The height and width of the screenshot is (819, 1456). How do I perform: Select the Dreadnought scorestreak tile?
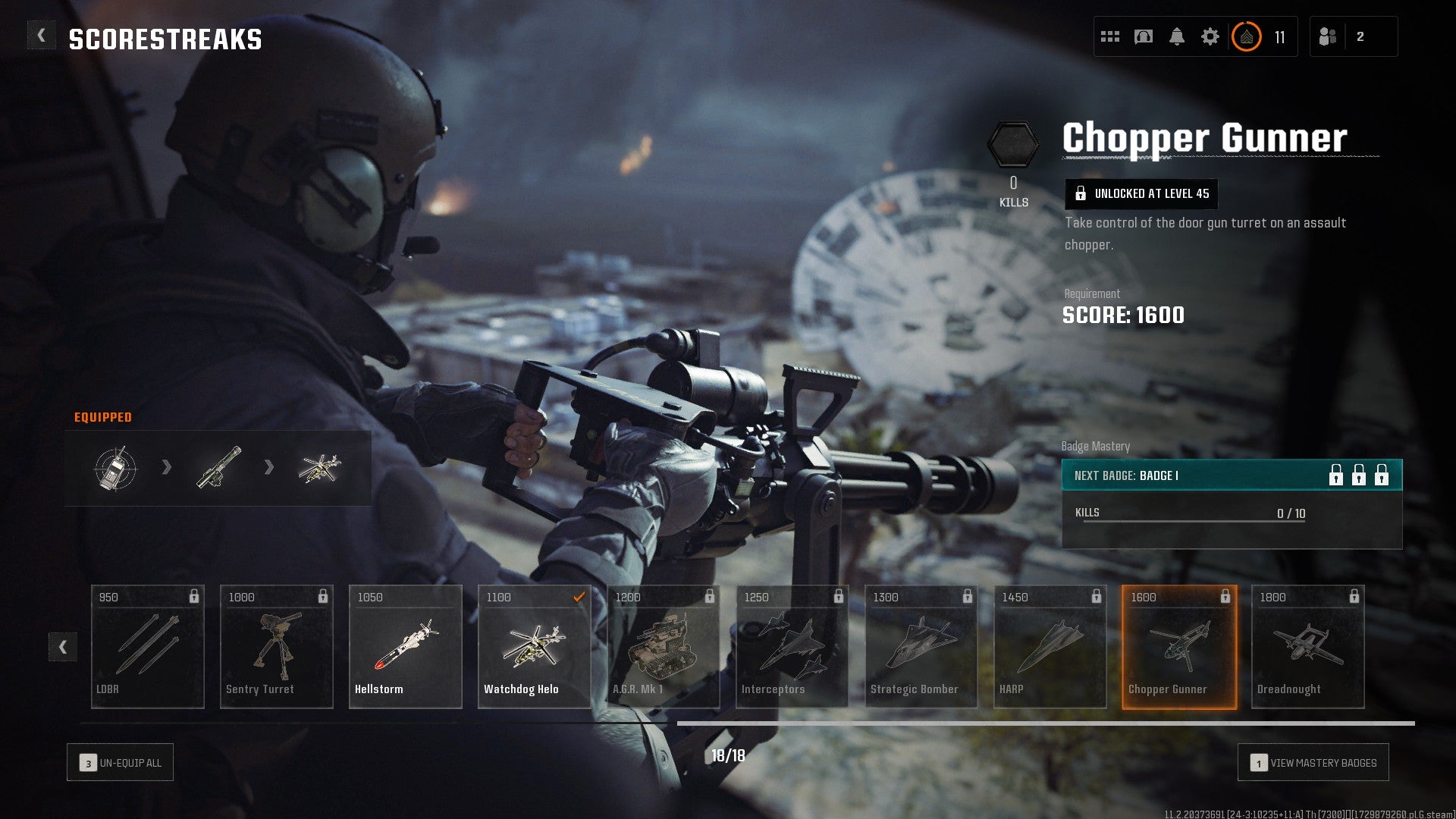click(1307, 646)
